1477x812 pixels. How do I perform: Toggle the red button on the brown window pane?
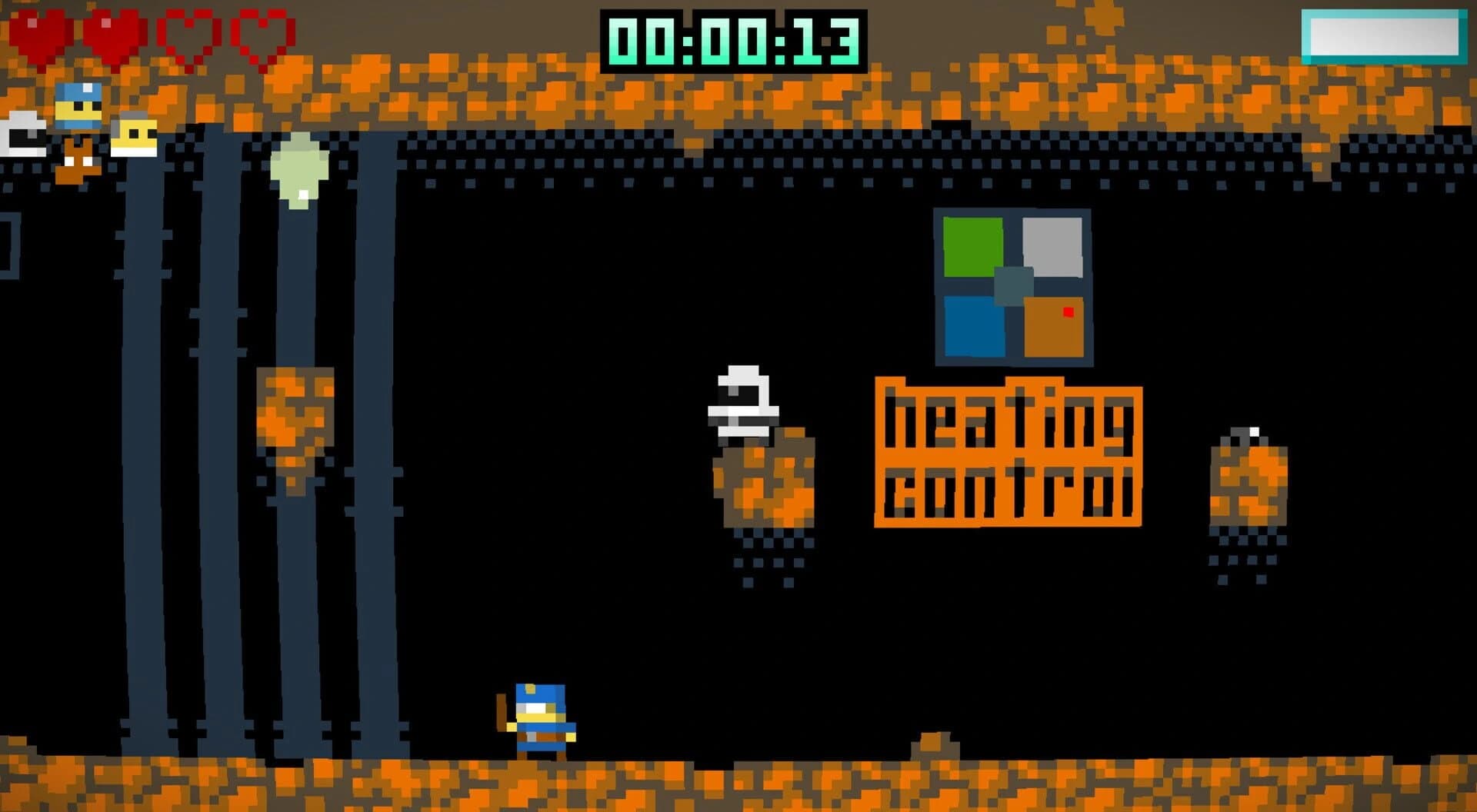point(1068,312)
